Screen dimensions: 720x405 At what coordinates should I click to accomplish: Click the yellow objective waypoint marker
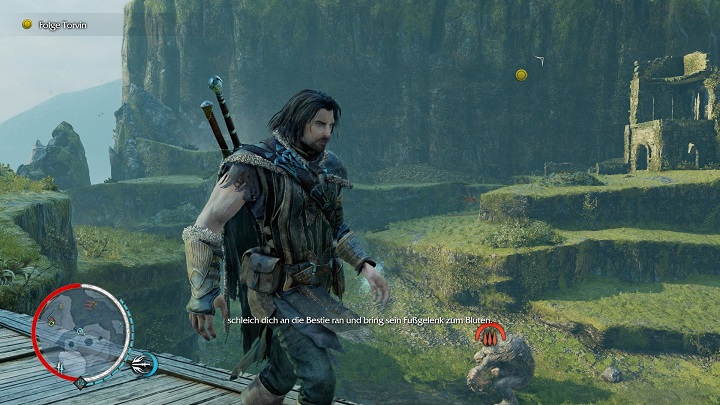tap(521, 75)
